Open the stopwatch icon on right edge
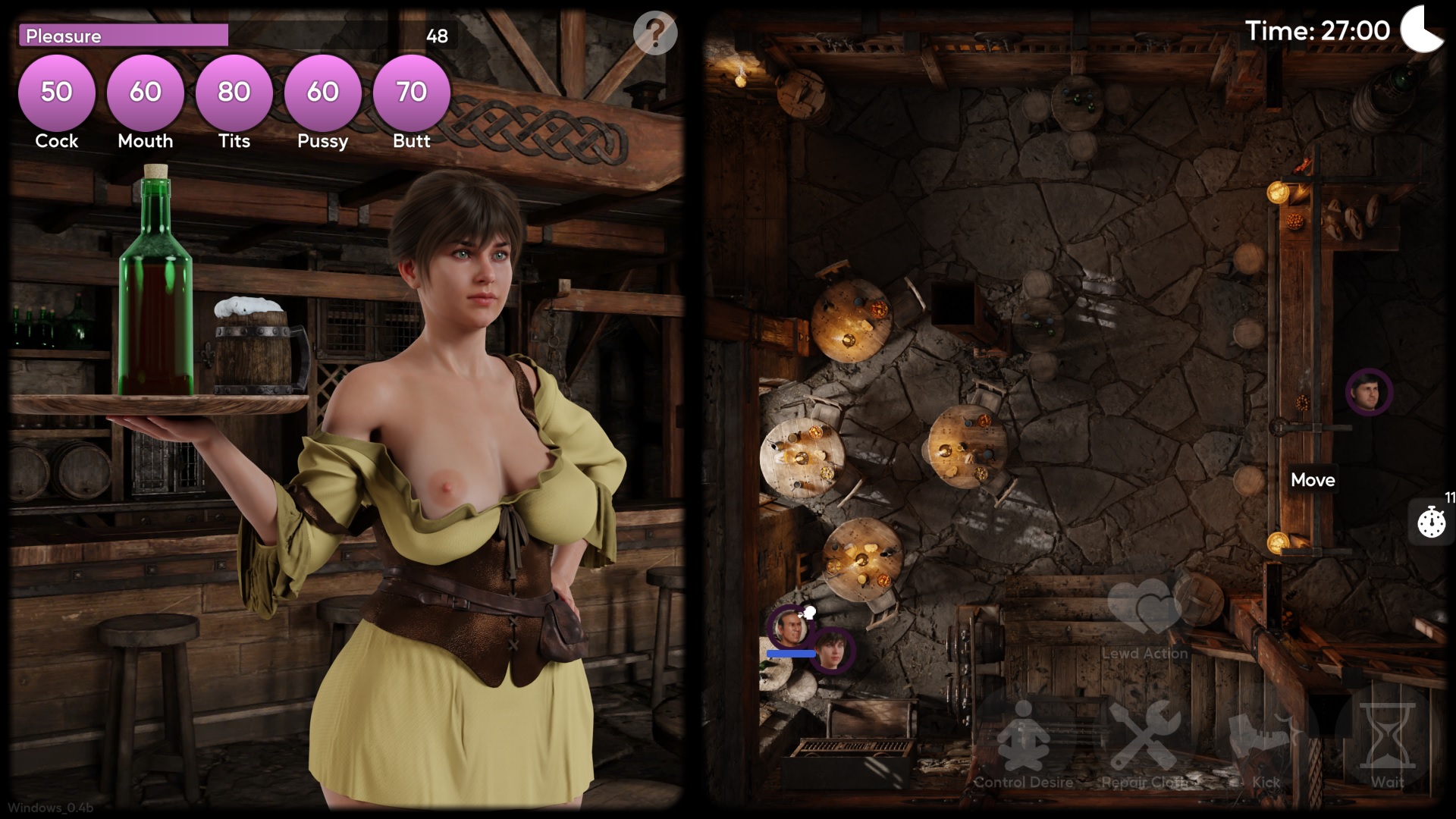1456x819 pixels. point(1432,522)
